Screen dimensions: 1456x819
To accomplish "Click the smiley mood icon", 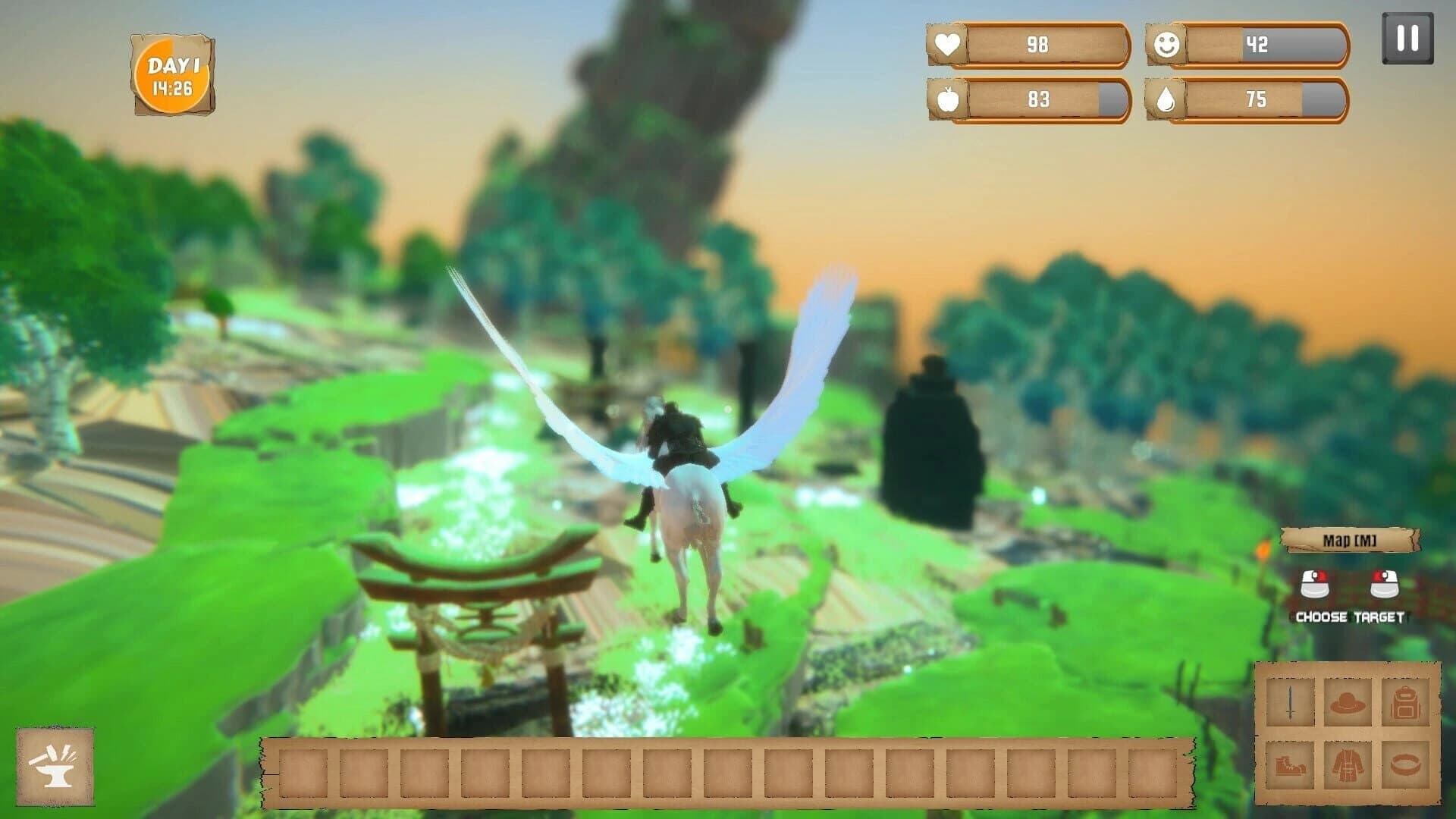I will click(1168, 45).
